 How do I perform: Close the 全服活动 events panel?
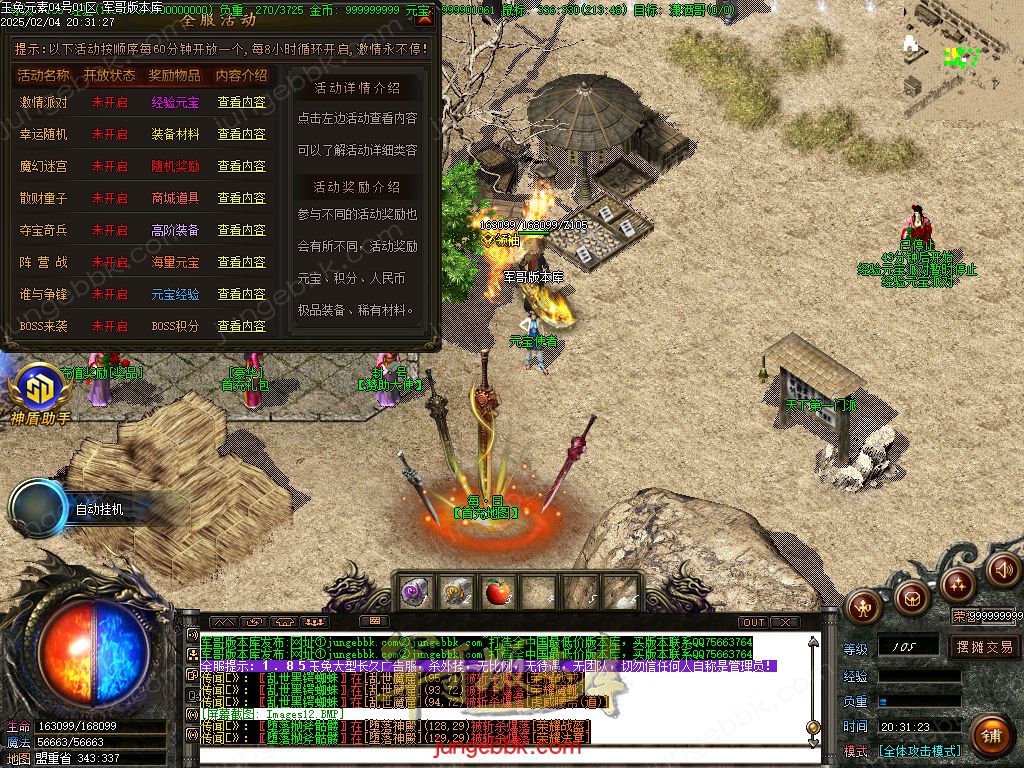coord(425,17)
